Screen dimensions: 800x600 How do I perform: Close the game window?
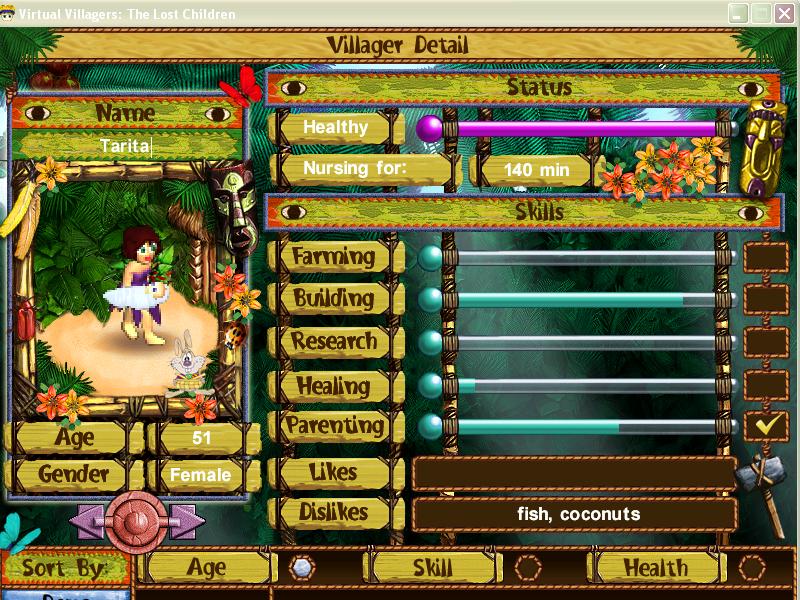point(785,14)
